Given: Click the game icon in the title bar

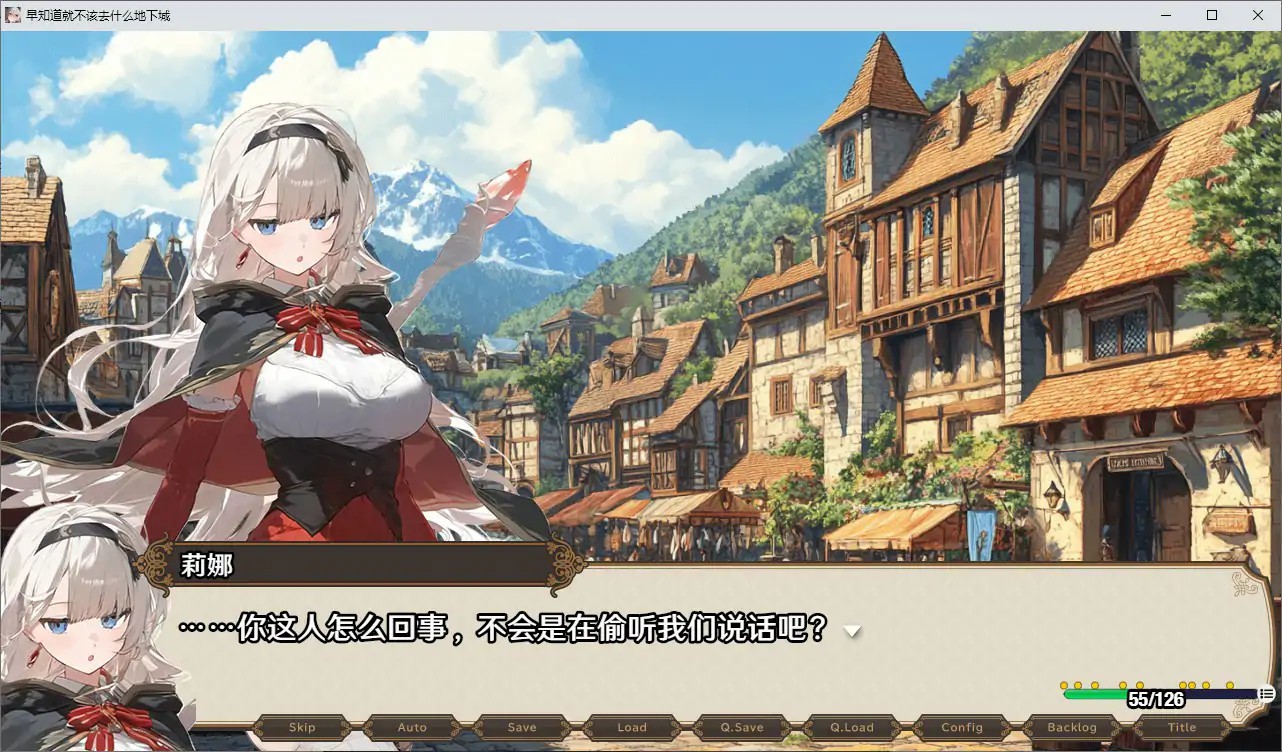Looking at the screenshot, I should pyautogui.click(x=12, y=14).
